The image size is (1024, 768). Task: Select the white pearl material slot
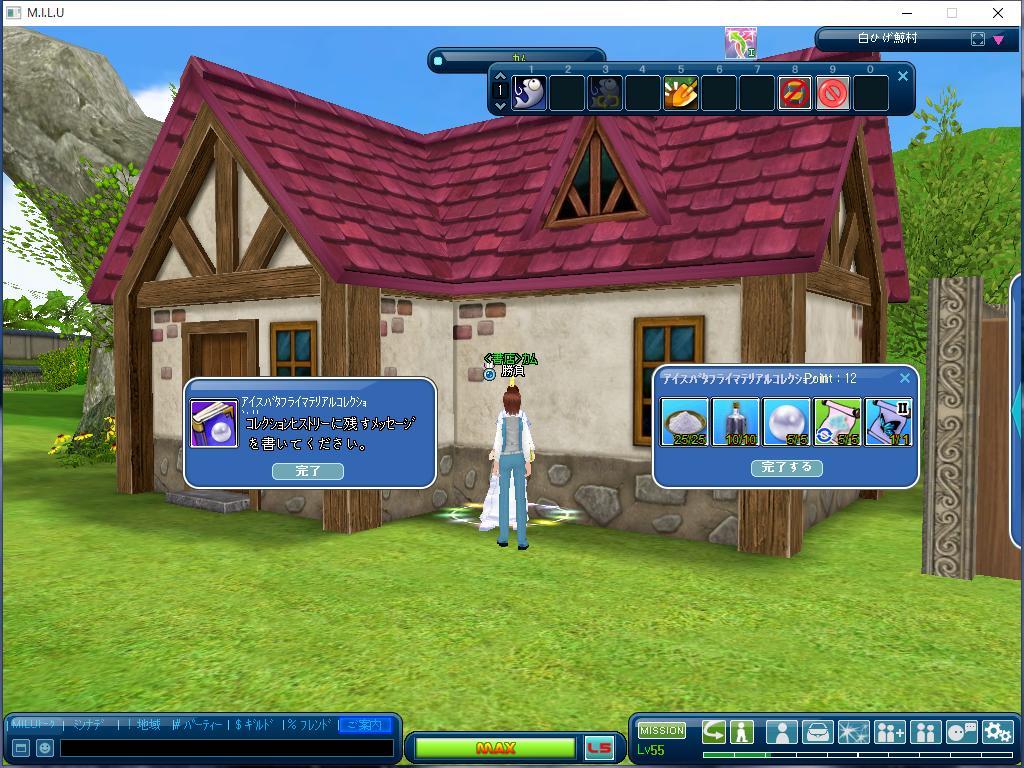[x=787, y=421]
